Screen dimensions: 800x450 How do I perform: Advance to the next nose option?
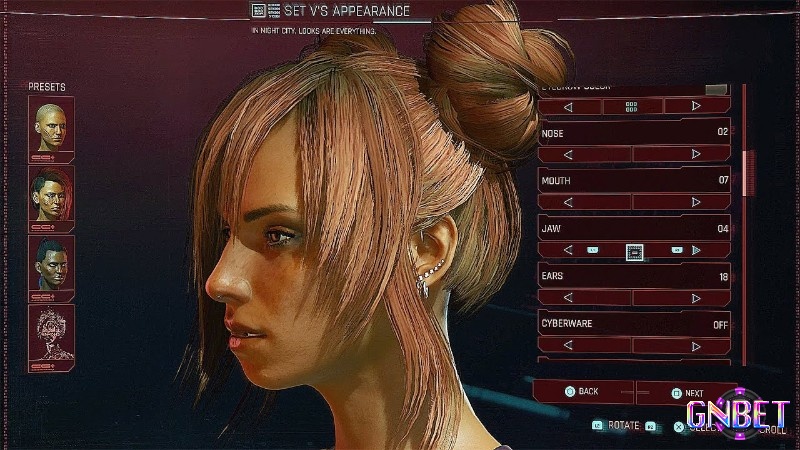pyautogui.click(x=696, y=154)
